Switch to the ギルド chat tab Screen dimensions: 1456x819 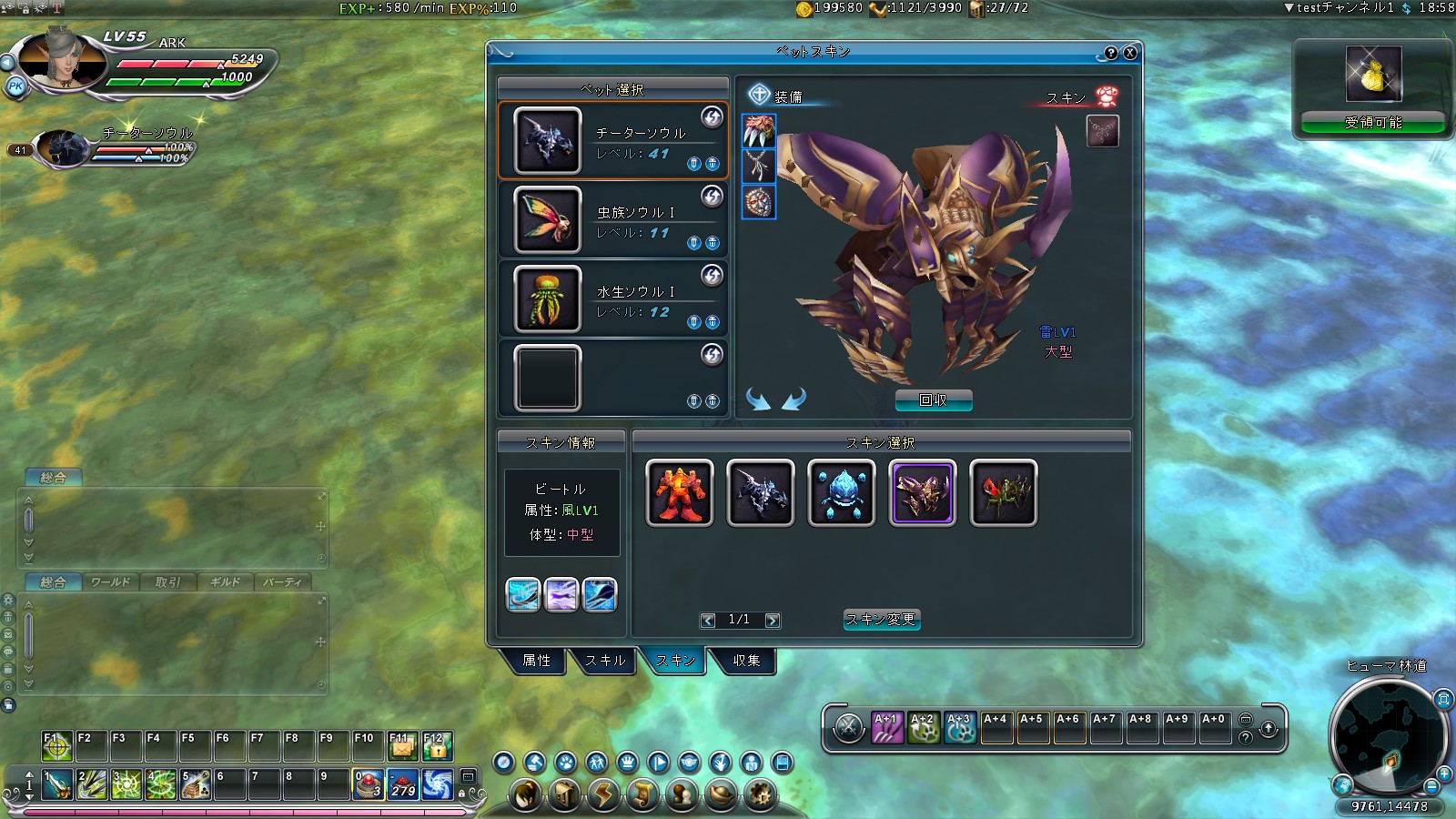[x=225, y=582]
